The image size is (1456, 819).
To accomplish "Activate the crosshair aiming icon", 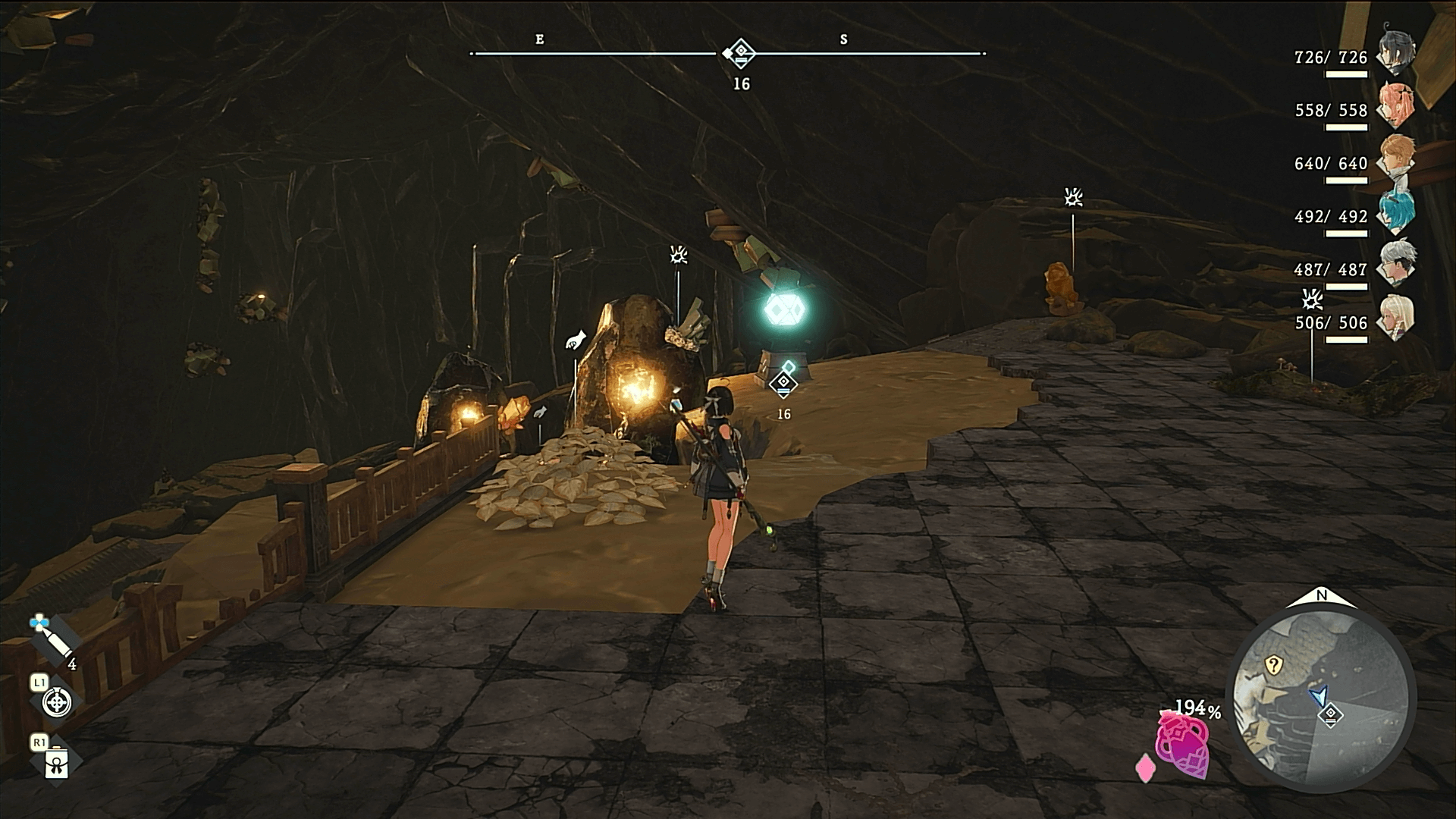I will click(56, 703).
